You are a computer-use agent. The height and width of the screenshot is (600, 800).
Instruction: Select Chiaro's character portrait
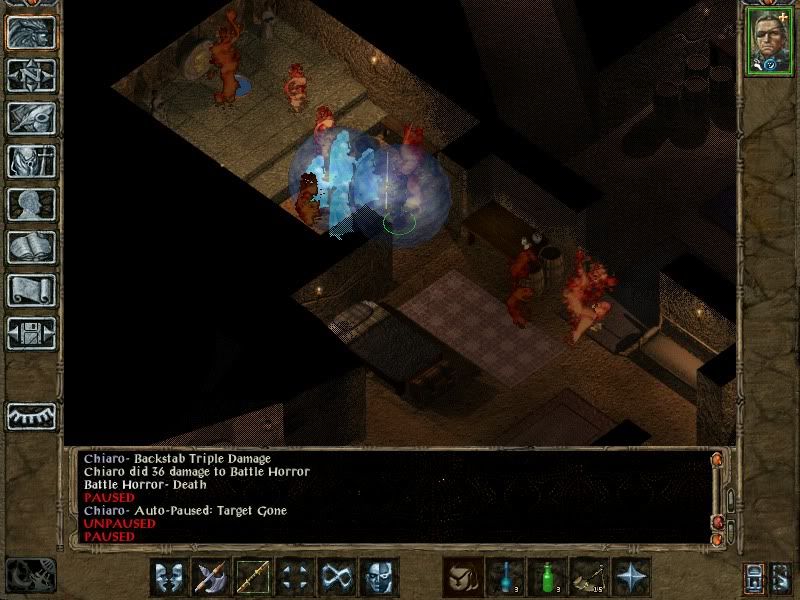point(768,40)
